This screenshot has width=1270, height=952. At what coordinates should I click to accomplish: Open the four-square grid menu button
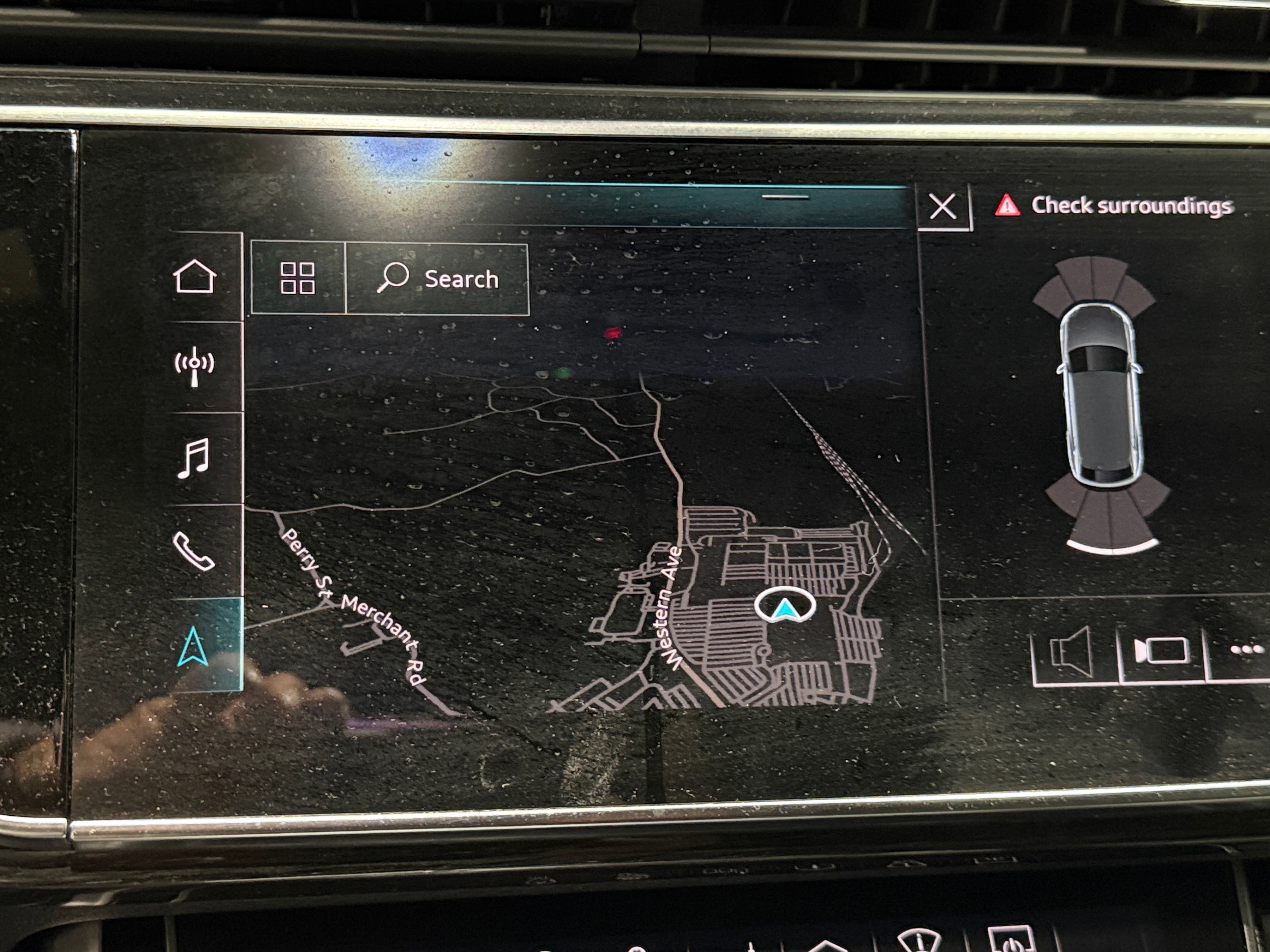pos(297,278)
